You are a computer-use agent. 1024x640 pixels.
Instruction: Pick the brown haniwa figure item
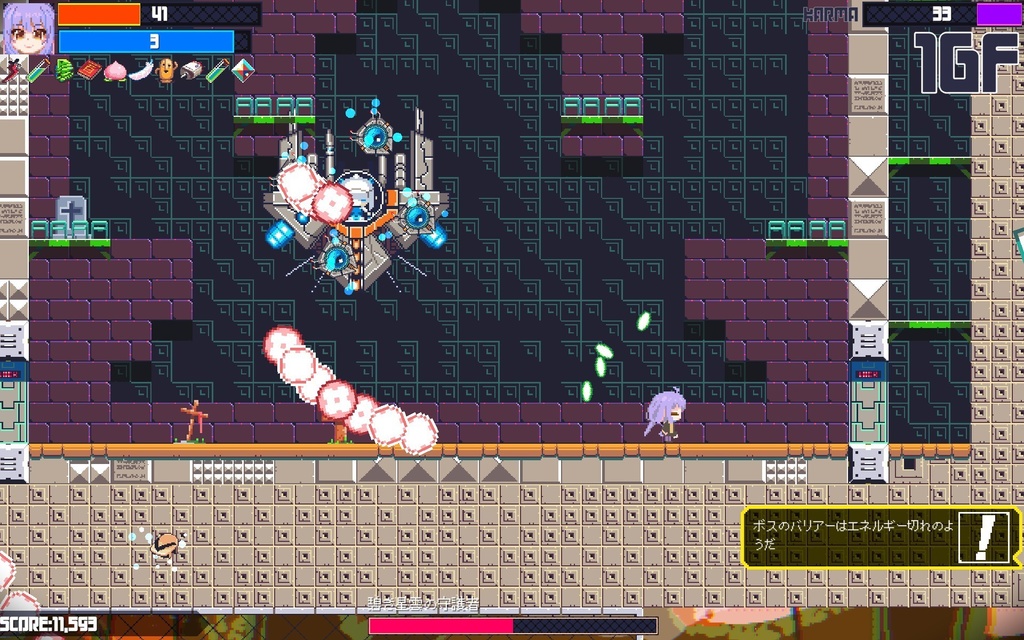[x=166, y=71]
